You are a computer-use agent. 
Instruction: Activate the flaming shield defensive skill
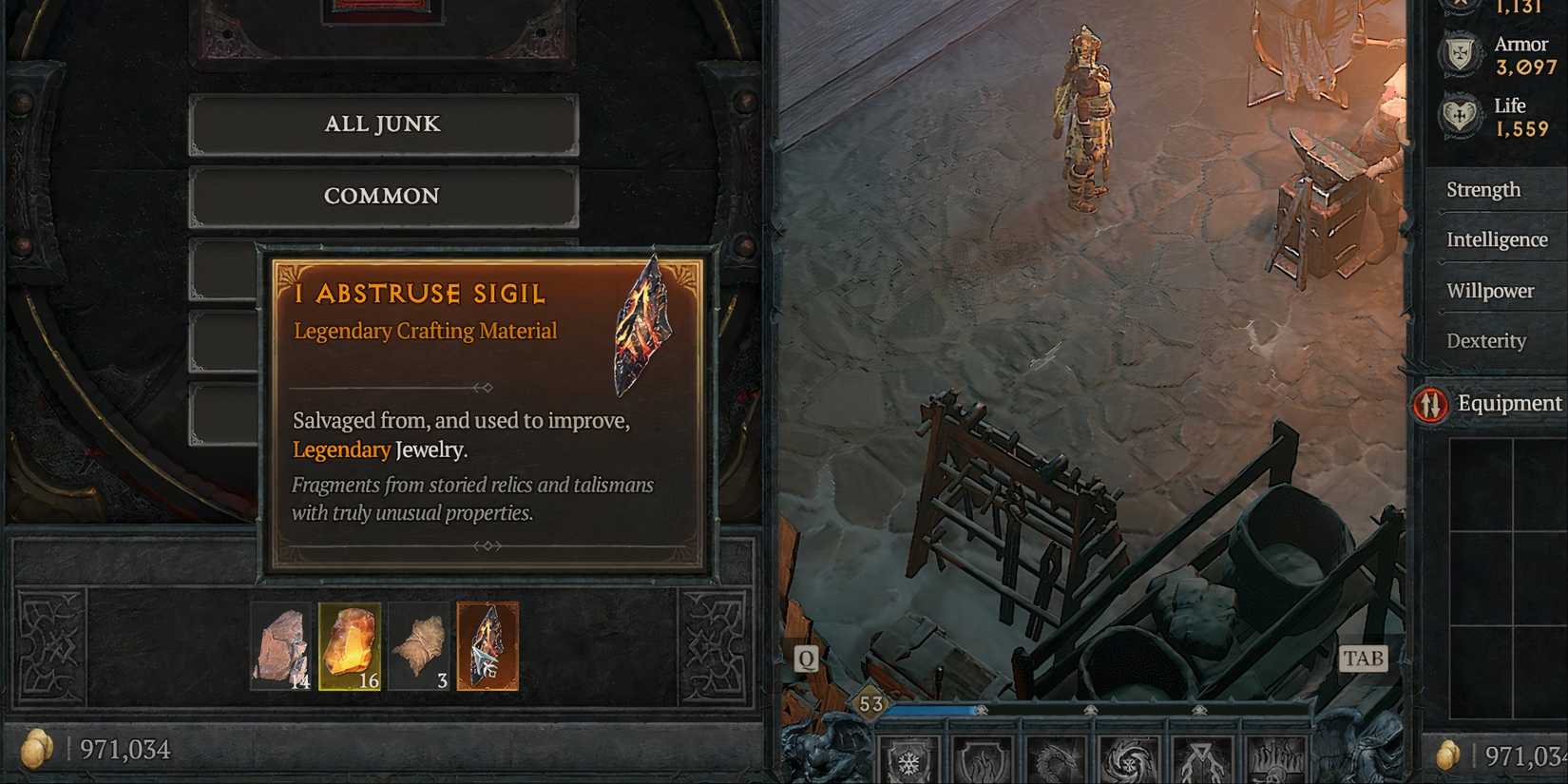tap(981, 760)
